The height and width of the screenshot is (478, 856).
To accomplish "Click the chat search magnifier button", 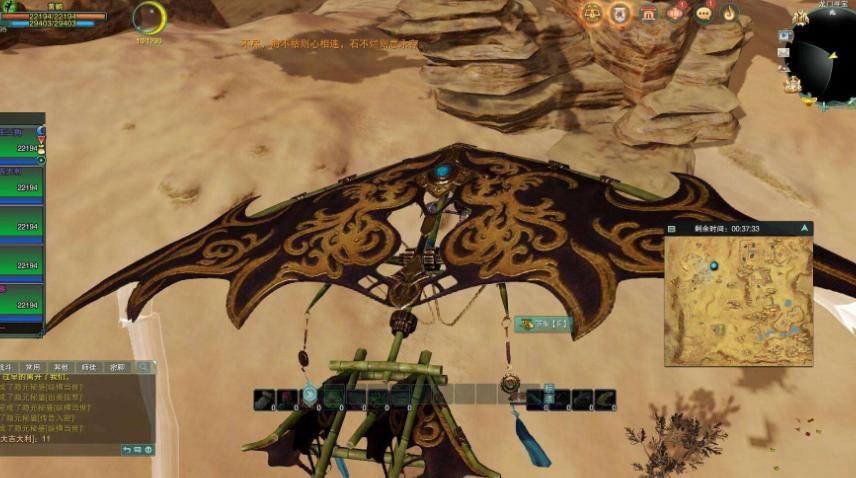I will [x=144, y=367].
